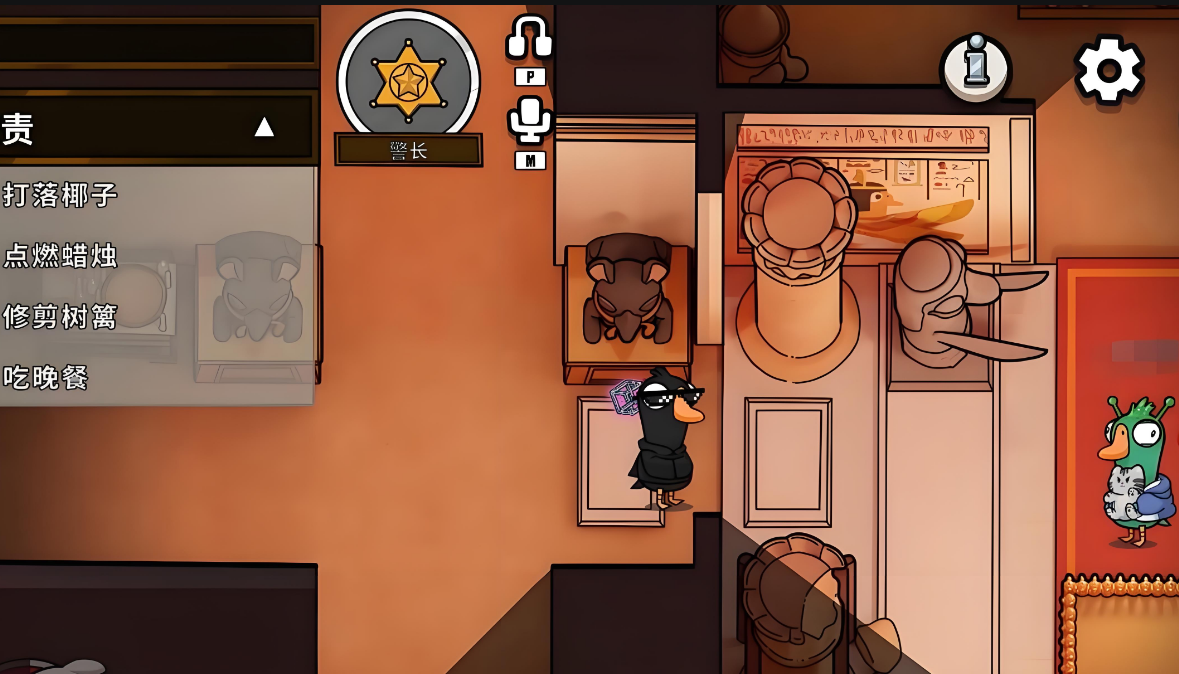
Task: Select the 修剪树篱 task entry
Action: click(61, 316)
